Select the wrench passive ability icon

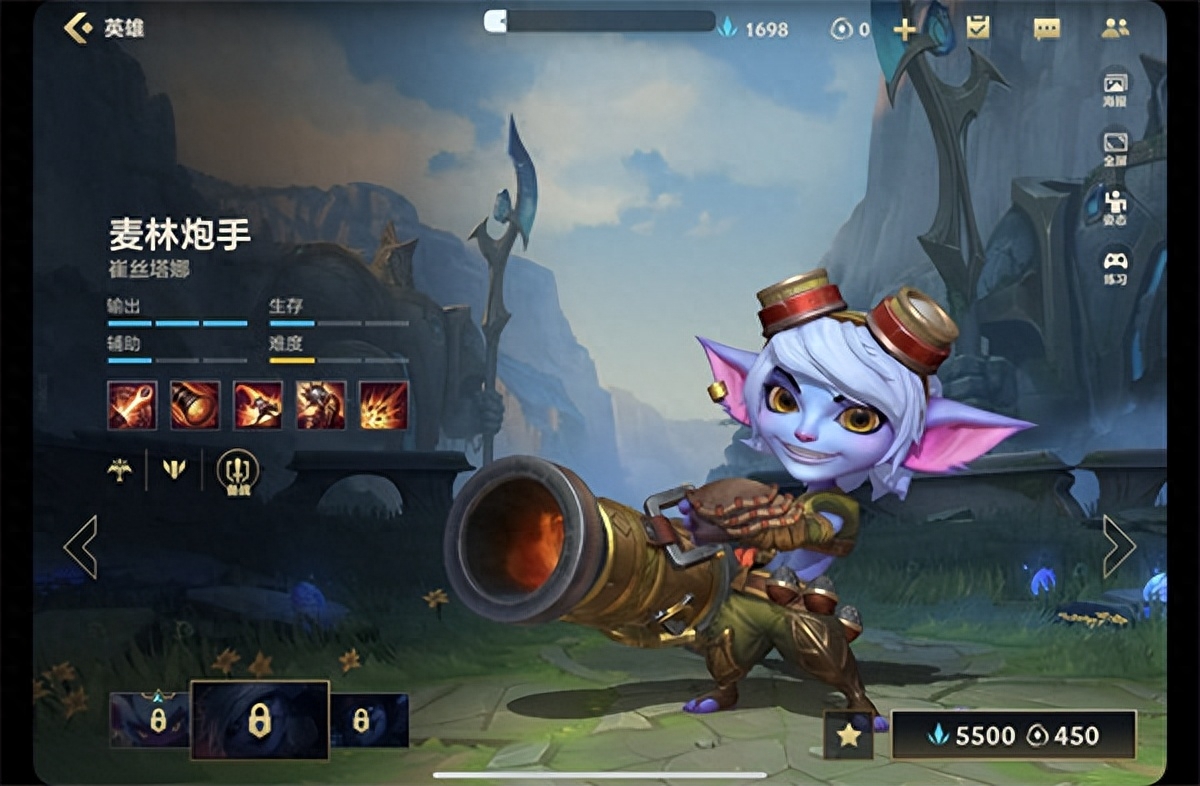click(132, 405)
